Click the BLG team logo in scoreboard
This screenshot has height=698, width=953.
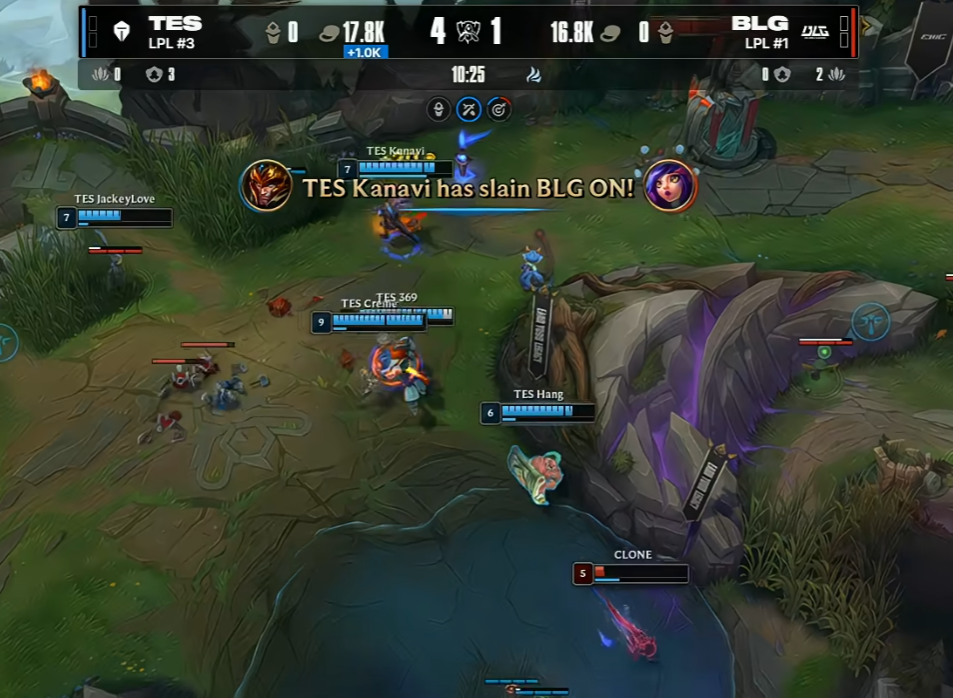816,32
